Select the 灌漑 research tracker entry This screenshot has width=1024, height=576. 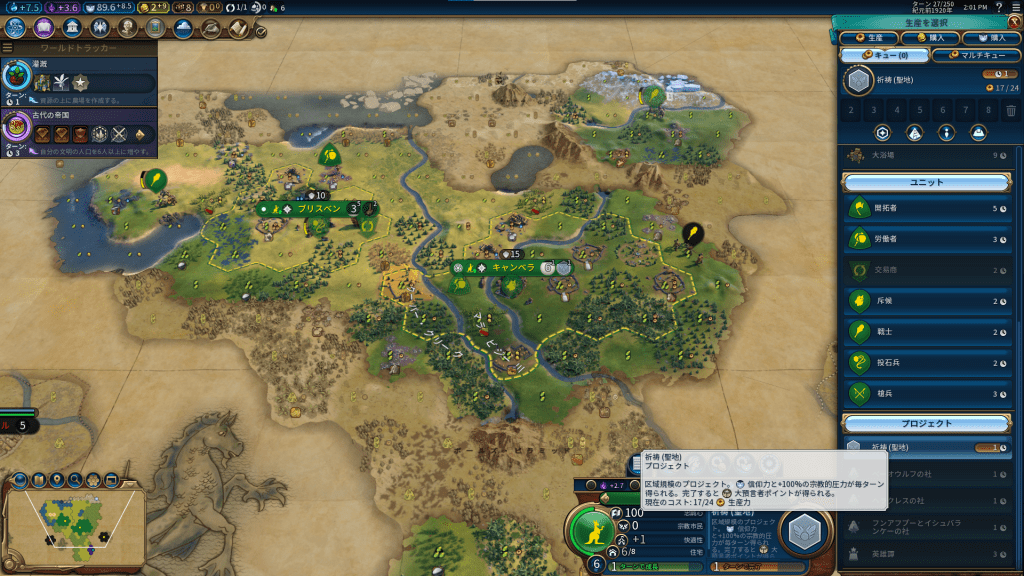78,80
